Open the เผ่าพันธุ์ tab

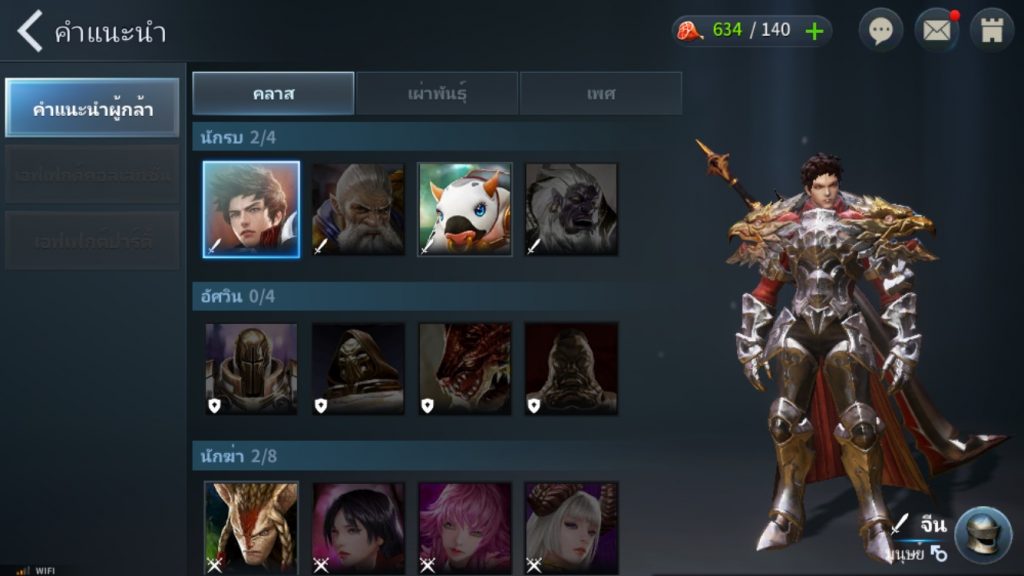tap(437, 93)
